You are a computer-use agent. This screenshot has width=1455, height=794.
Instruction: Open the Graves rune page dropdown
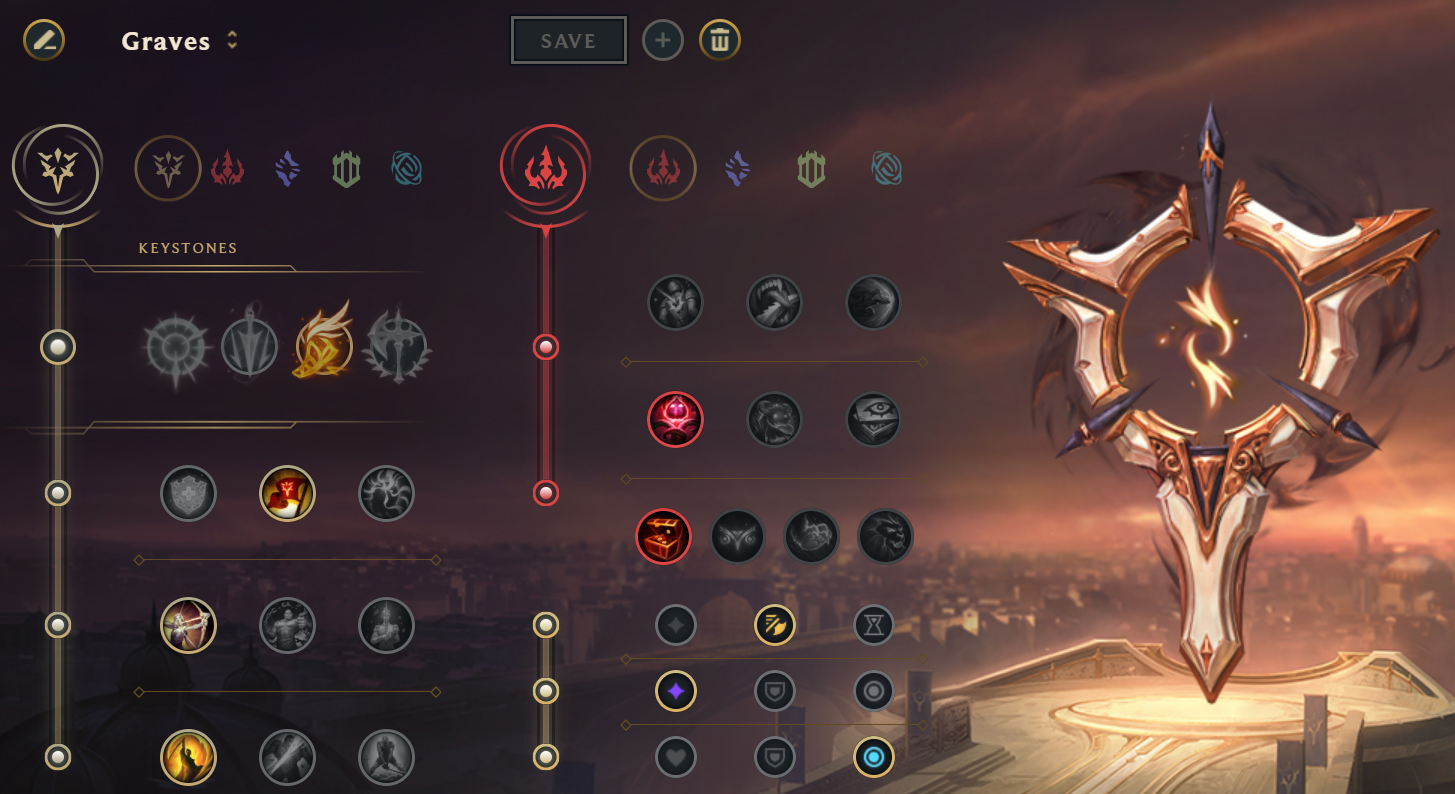(232, 40)
